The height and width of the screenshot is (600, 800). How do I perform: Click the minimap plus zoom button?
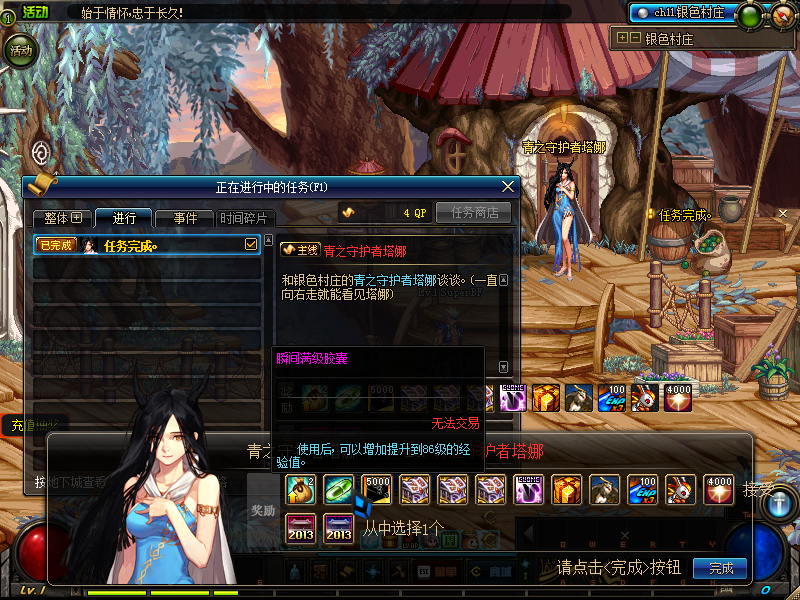coord(623,39)
